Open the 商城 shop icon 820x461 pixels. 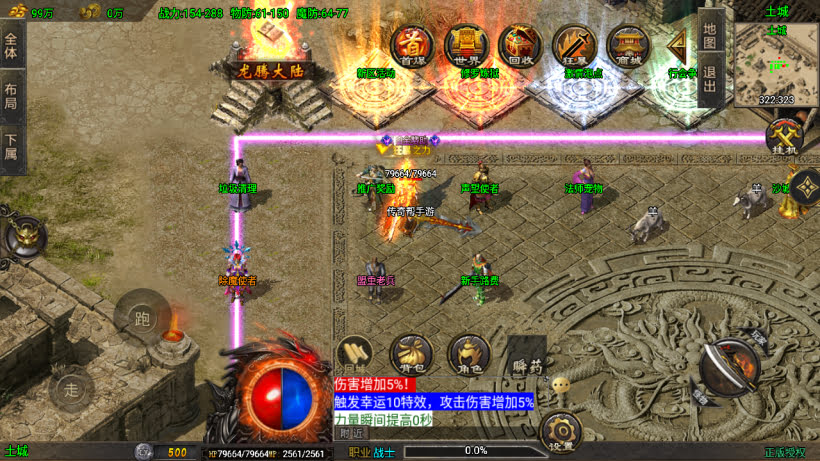point(629,45)
